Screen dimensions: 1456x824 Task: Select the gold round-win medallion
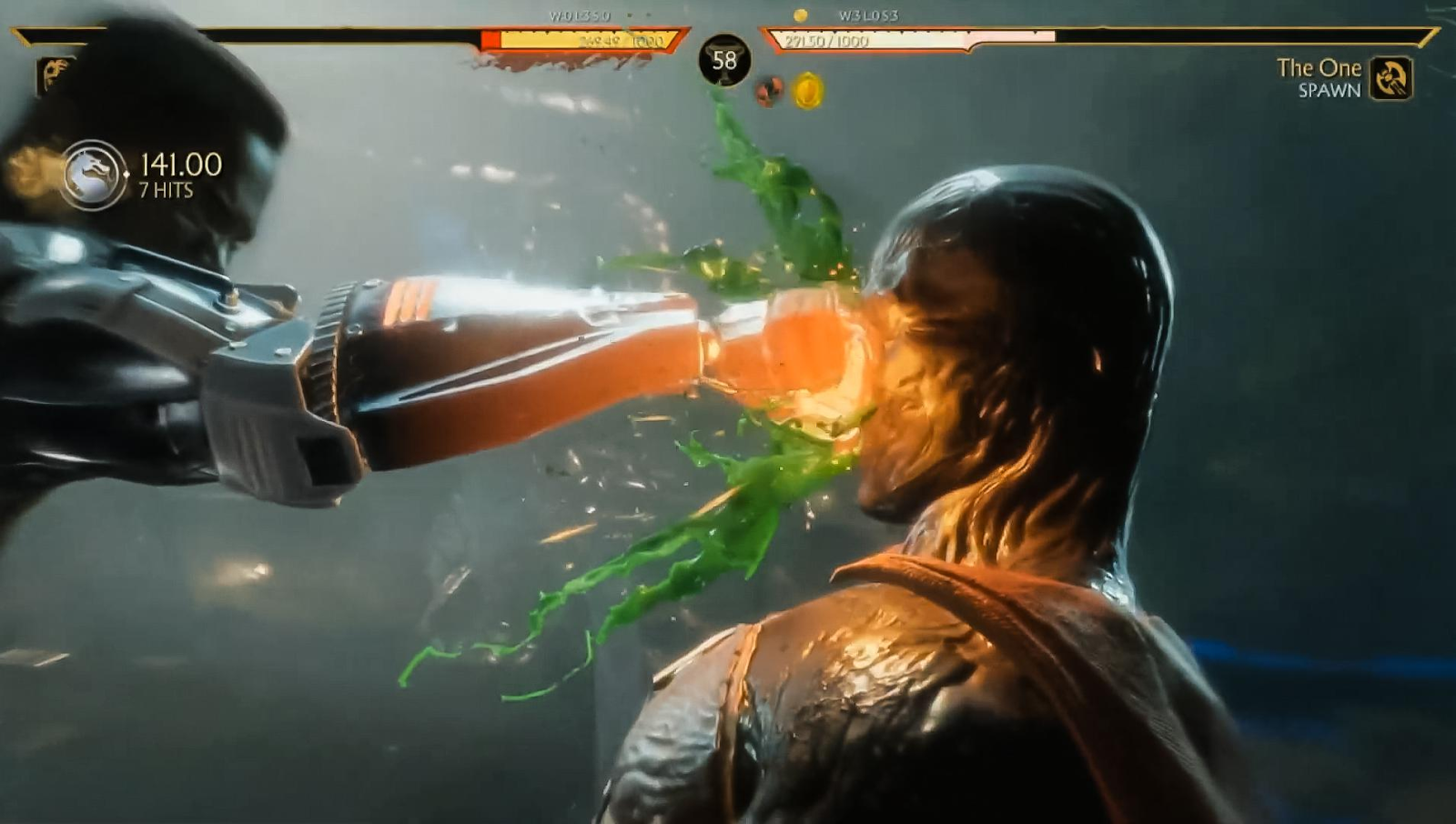coord(808,92)
